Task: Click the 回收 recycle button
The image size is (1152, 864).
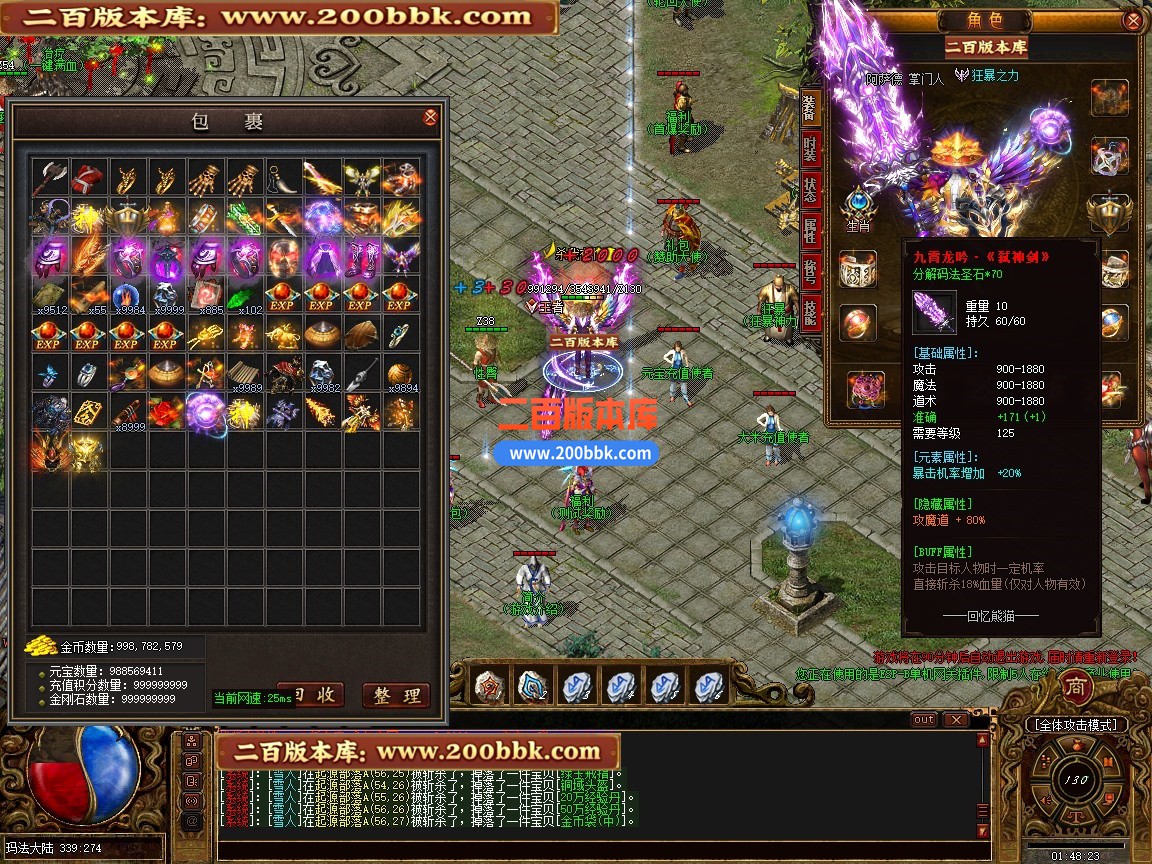Action: pos(312,695)
